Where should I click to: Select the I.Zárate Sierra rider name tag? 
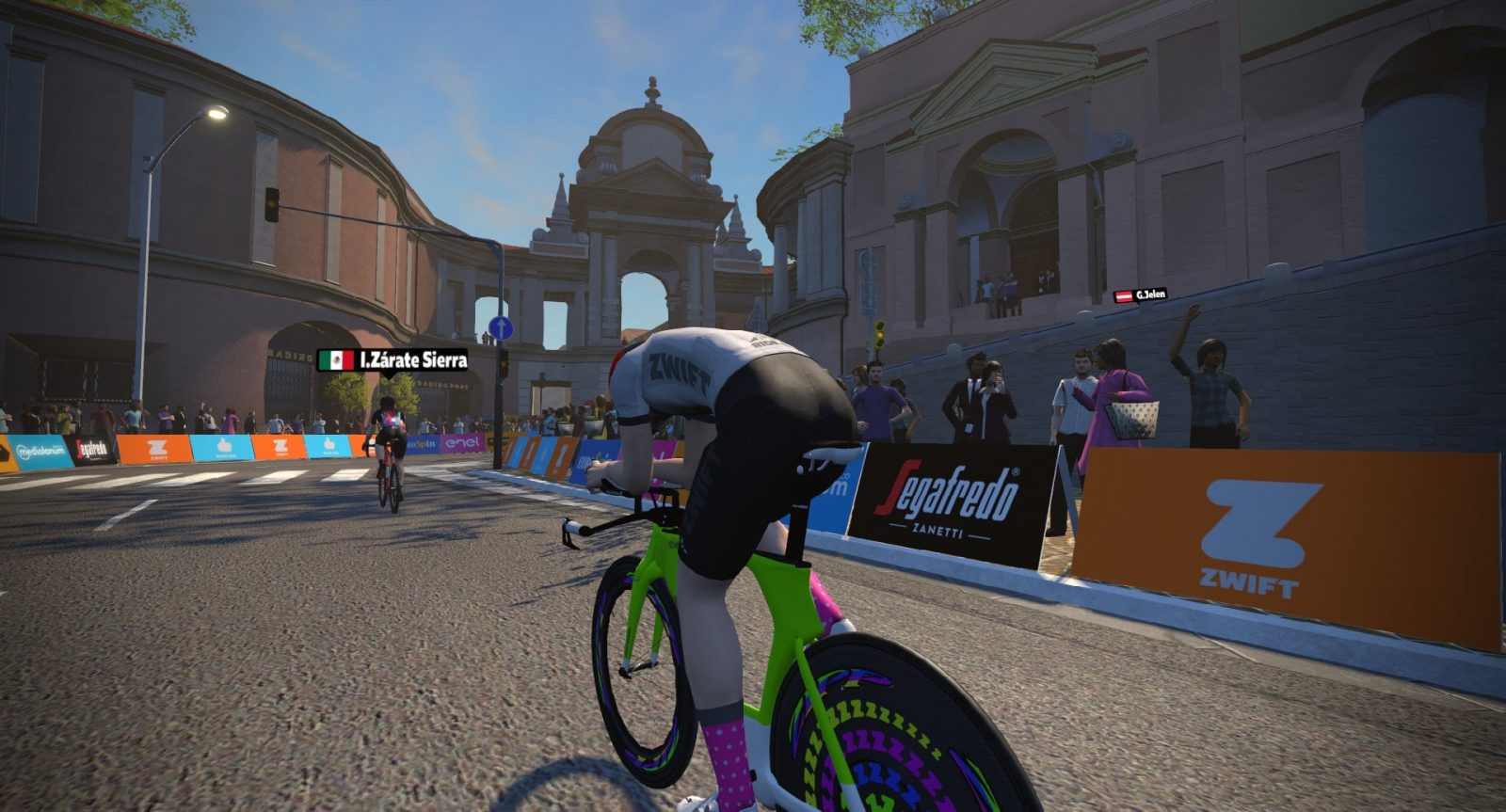click(393, 360)
